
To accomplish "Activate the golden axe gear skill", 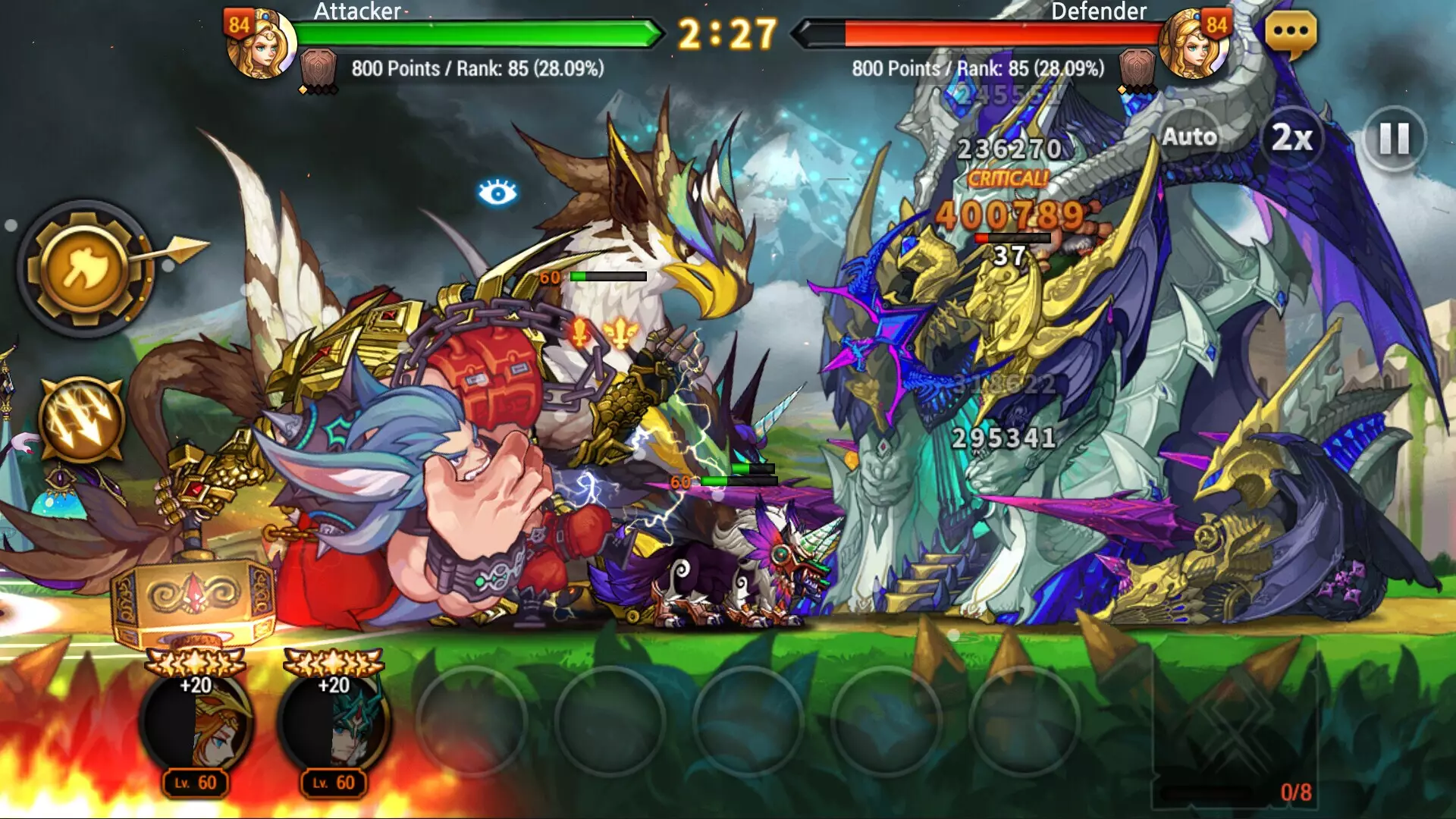I will (85, 268).
